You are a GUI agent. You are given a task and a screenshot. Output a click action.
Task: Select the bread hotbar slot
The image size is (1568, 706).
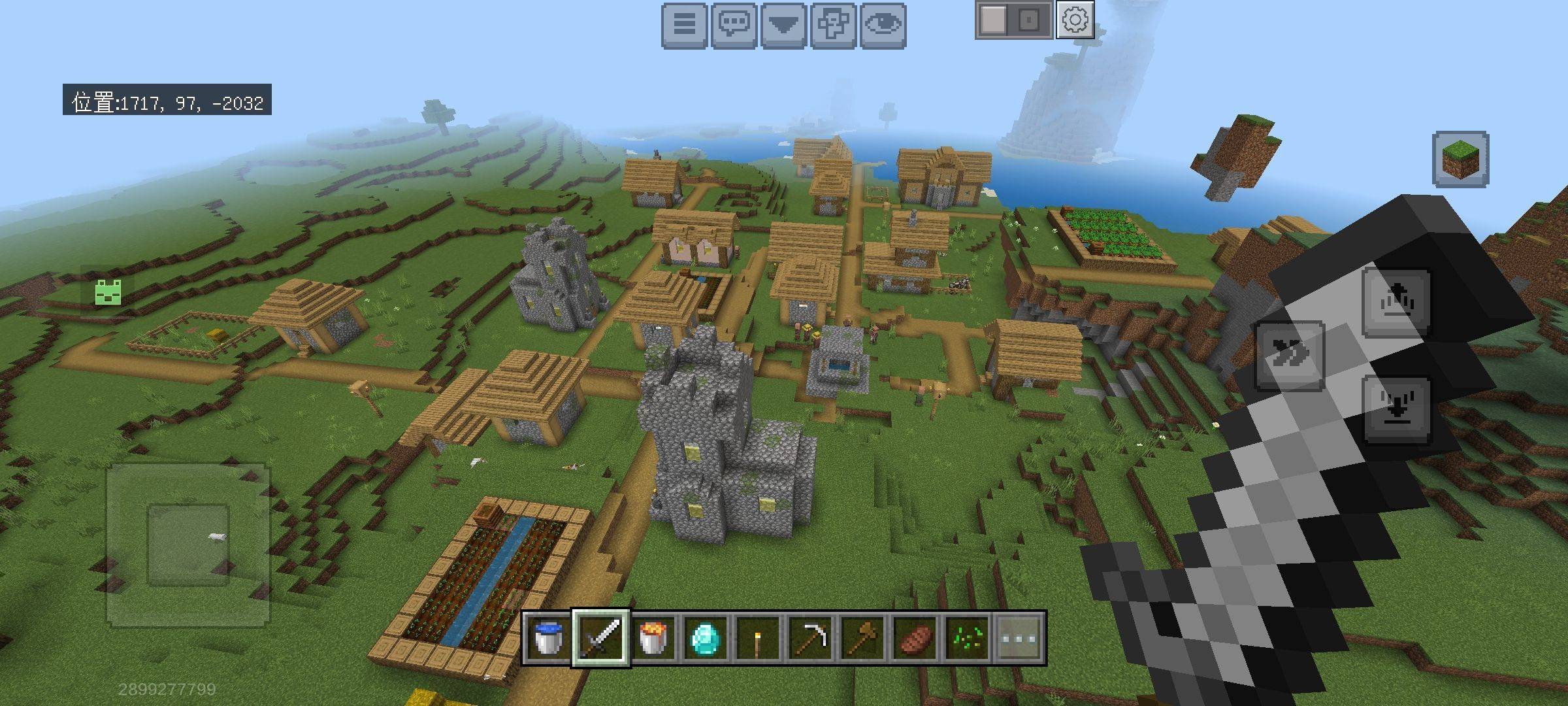click(915, 637)
